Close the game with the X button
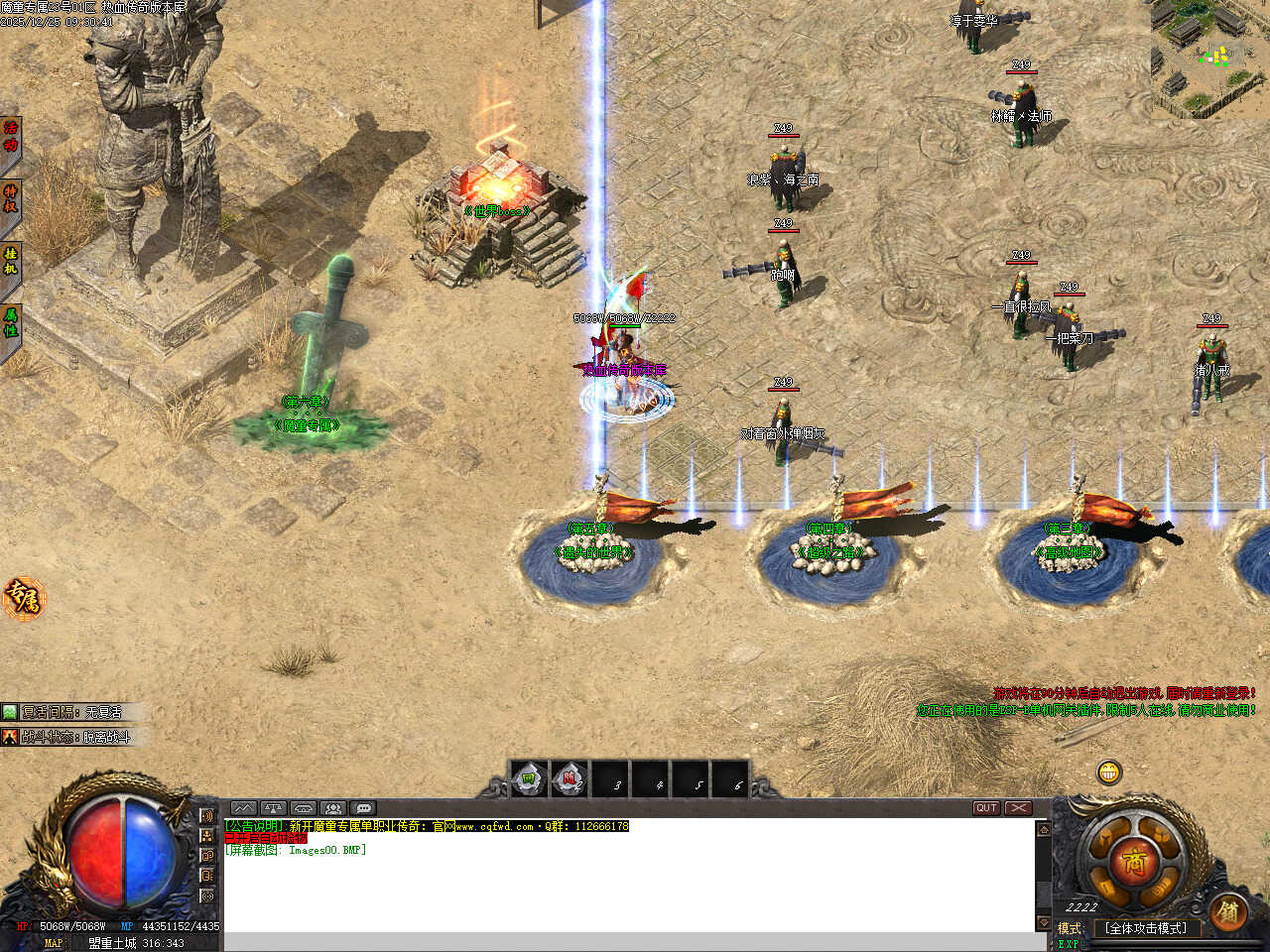This screenshot has width=1270, height=952. tap(1018, 808)
